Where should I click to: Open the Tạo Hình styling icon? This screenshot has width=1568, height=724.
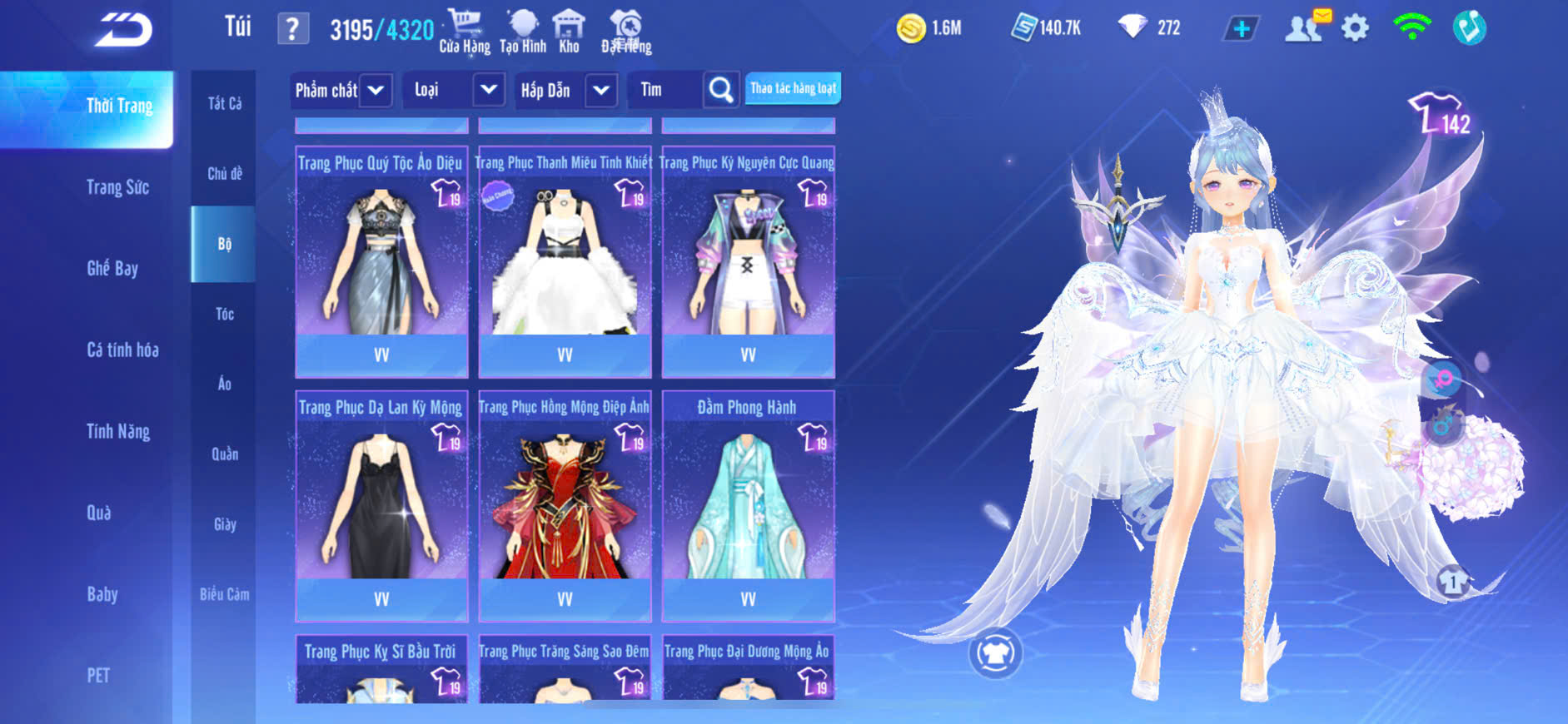pos(523,32)
